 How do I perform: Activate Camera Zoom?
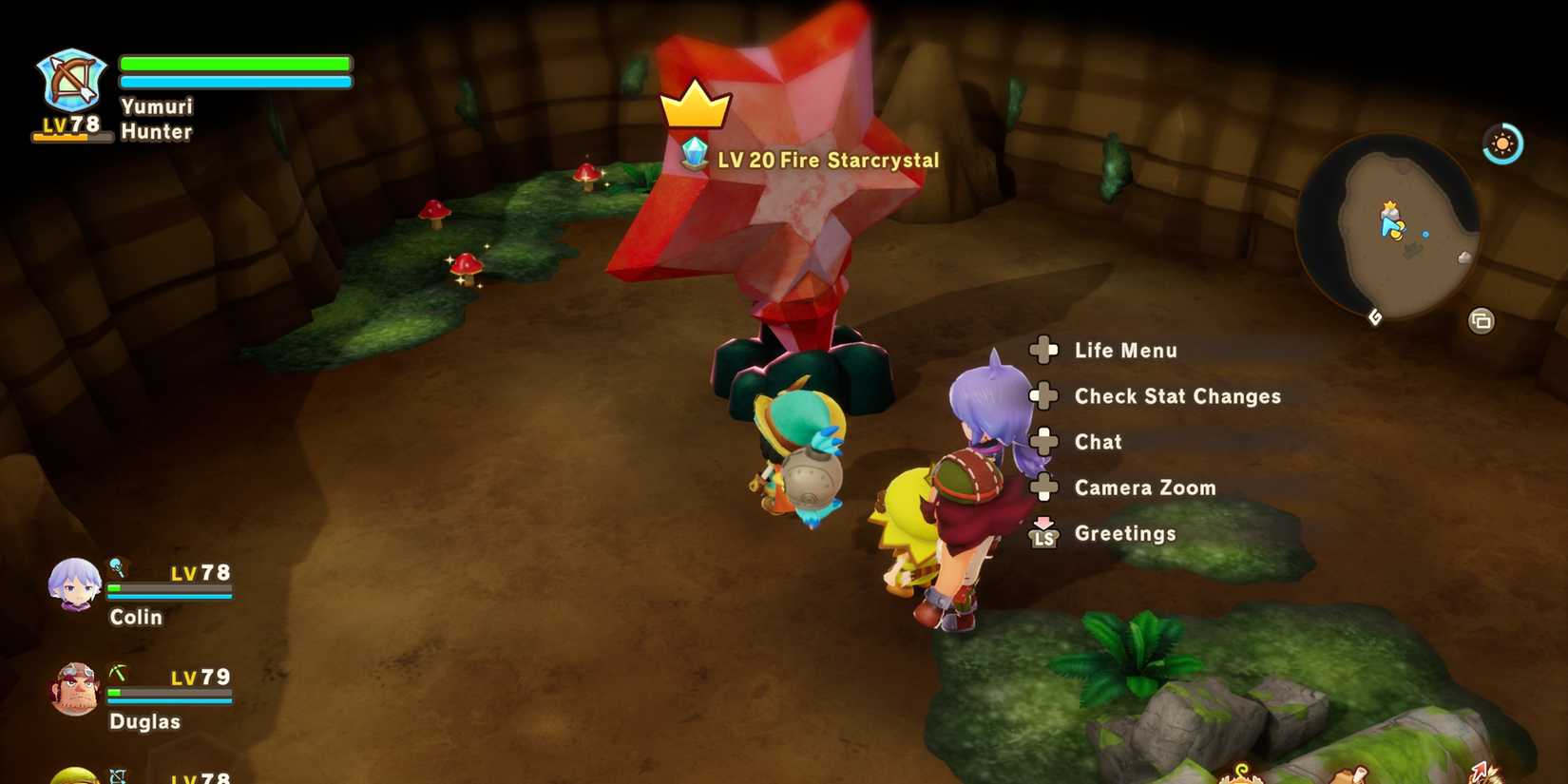(1144, 488)
